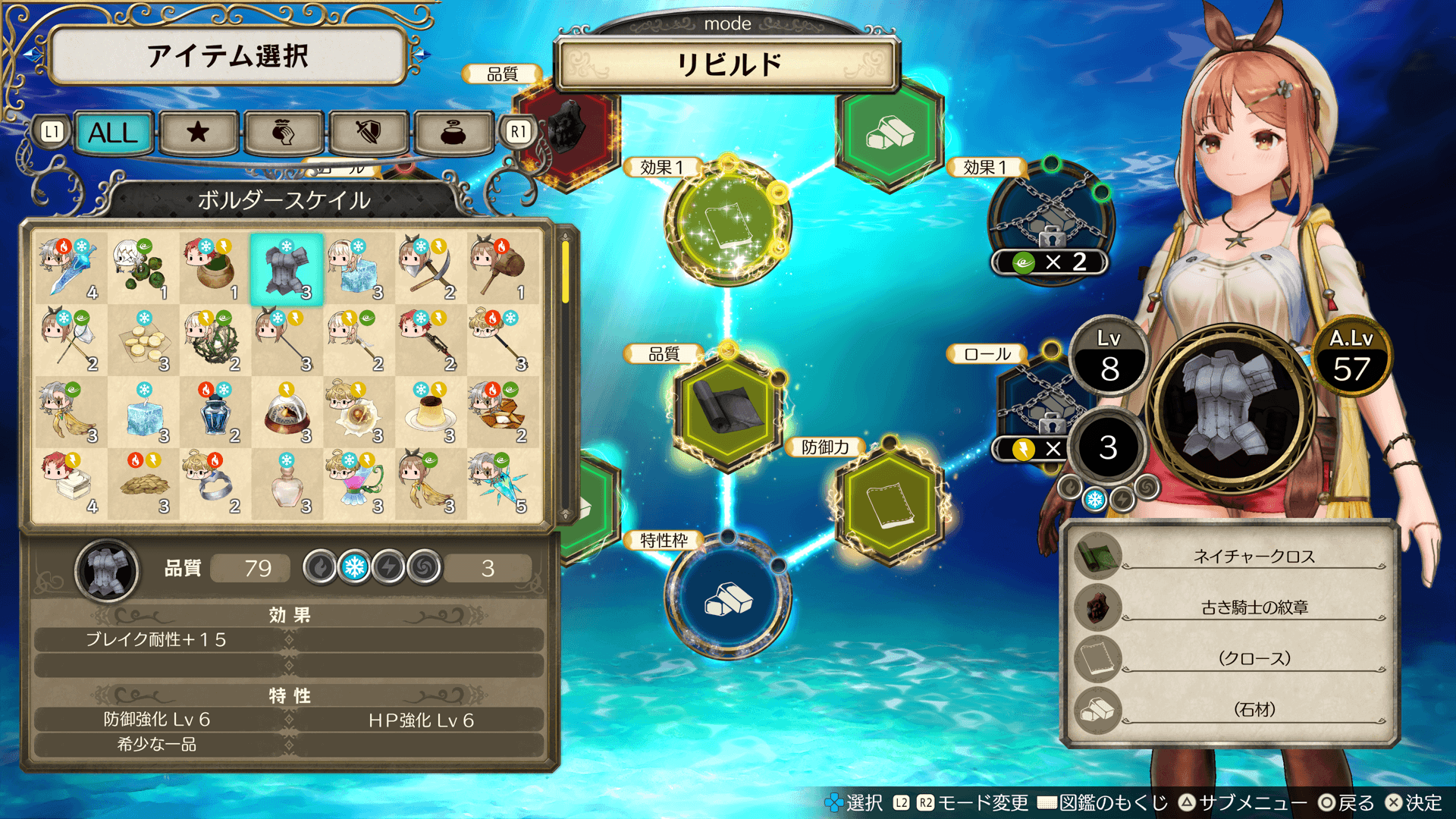Pick the ice crystal sword item
Screen dimensions: 1456x819
point(70,269)
